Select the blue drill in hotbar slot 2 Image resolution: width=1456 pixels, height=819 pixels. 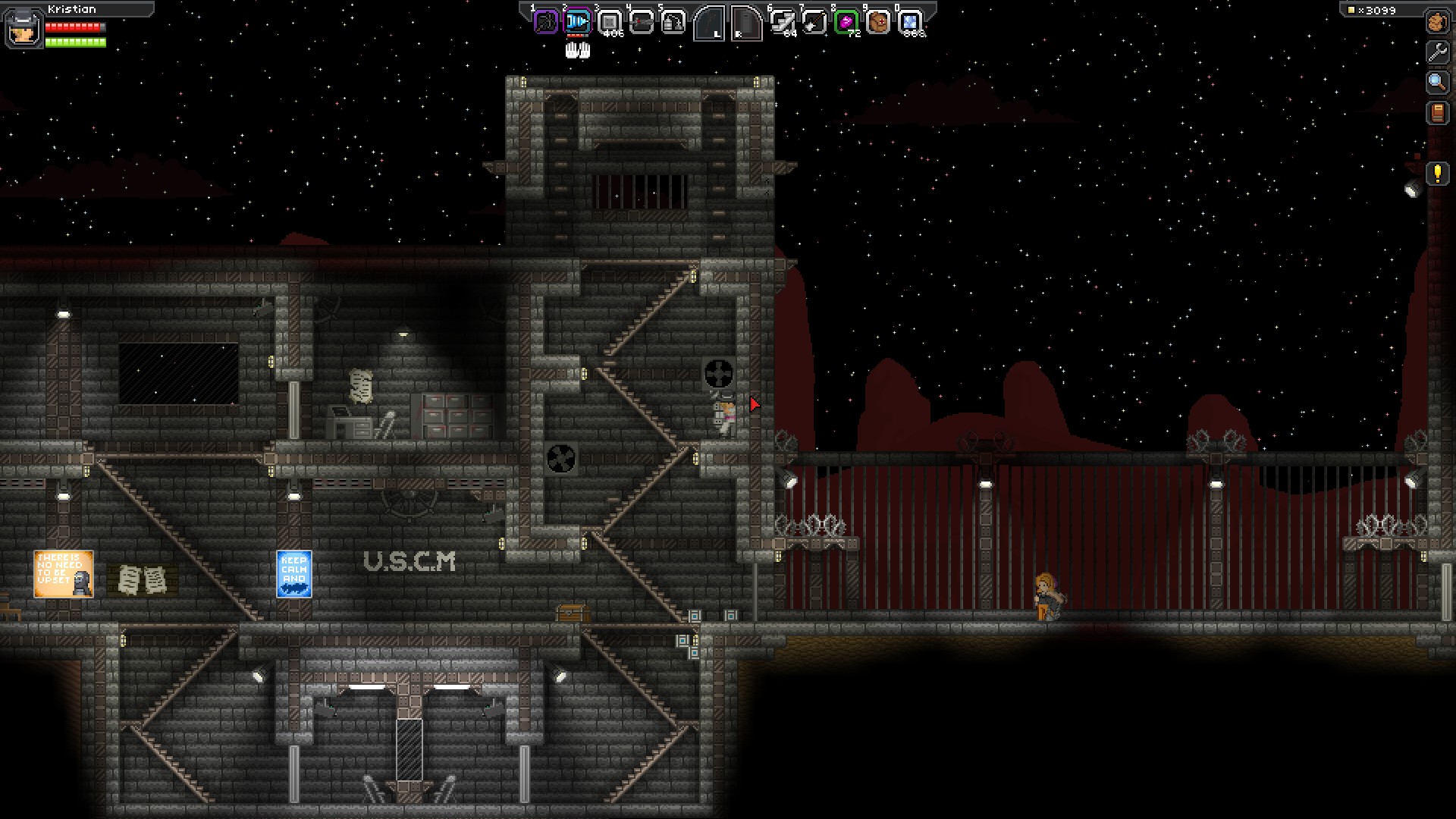(x=577, y=22)
